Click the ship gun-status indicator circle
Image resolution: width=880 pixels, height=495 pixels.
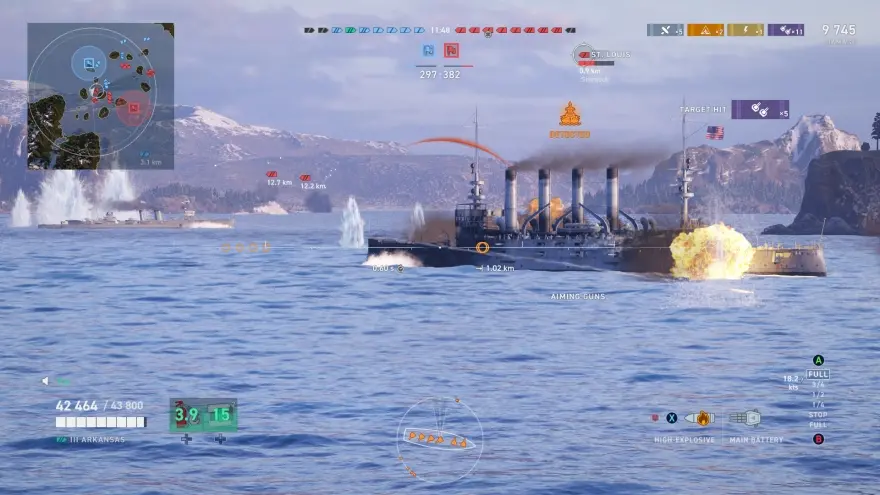click(x=439, y=438)
